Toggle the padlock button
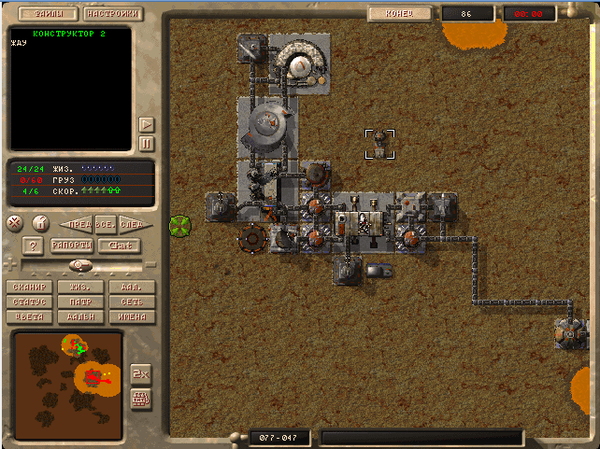The image size is (600, 449). 41,222
